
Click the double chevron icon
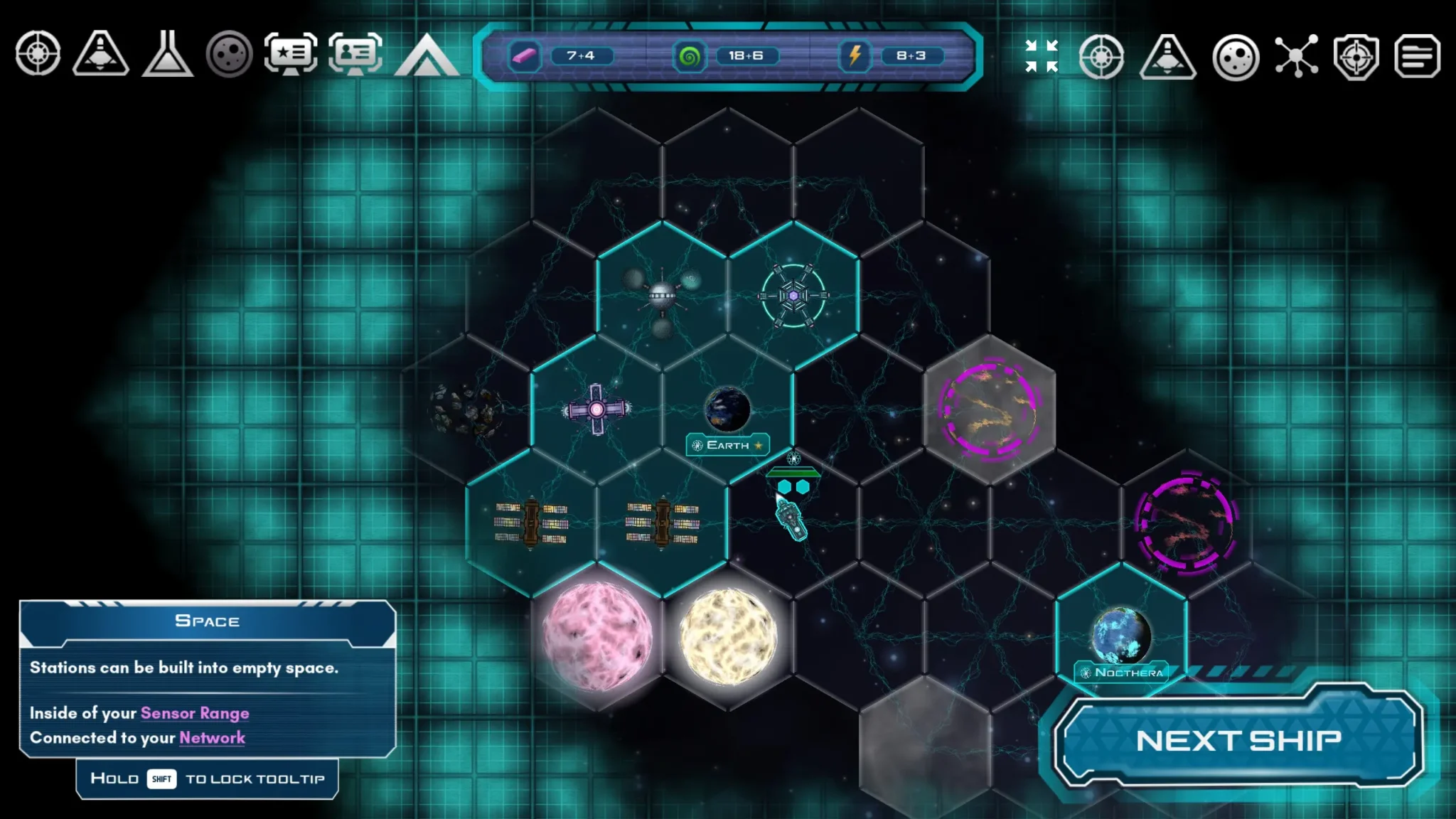pyautogui.click(x=427, y=55)
